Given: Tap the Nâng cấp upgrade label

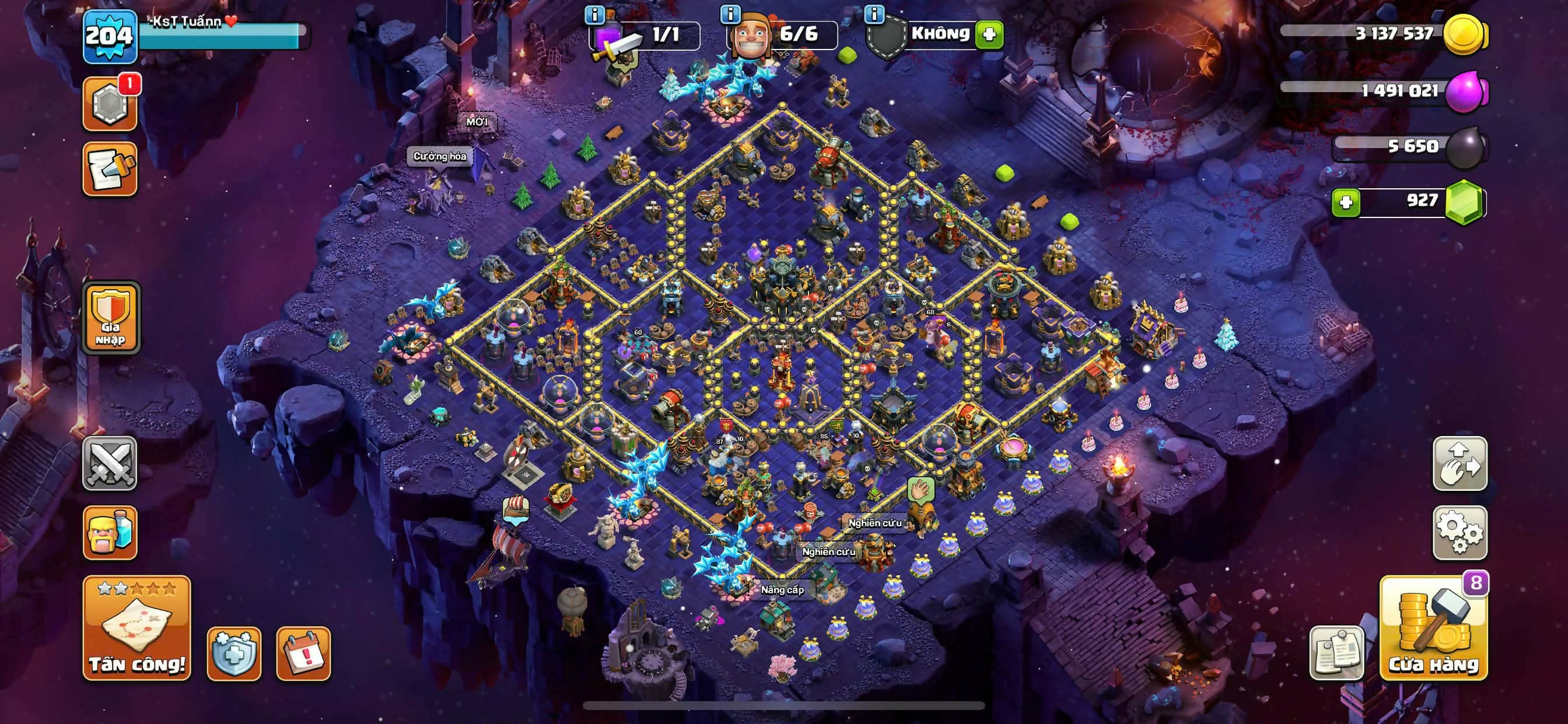Looking at the screenshot, I should (782, 589).
